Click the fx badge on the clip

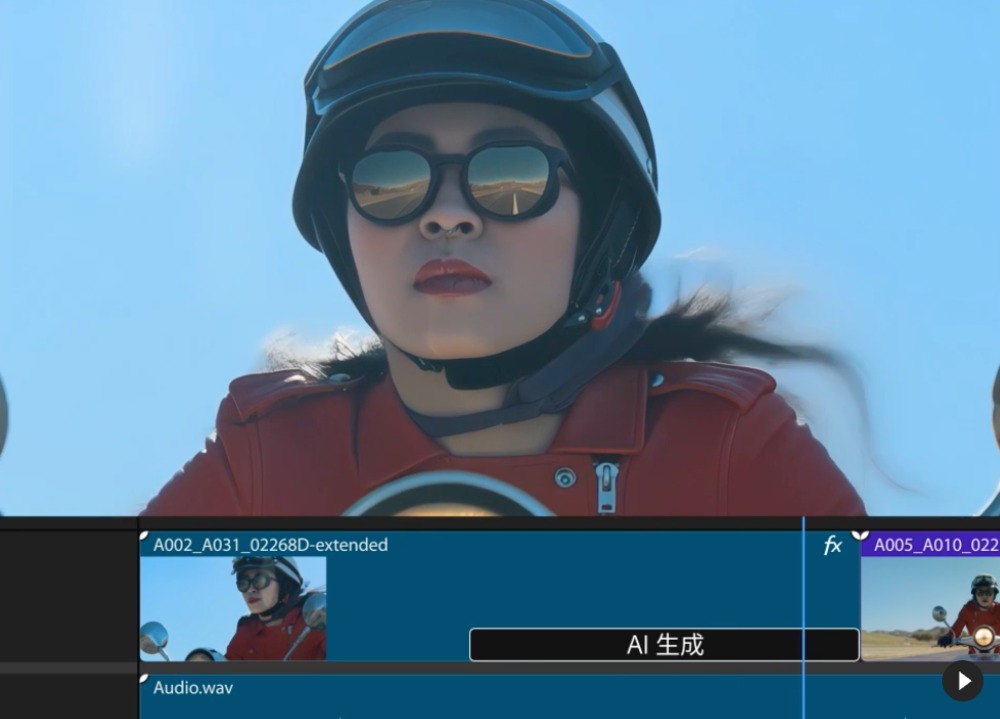(x=832, y=545)
